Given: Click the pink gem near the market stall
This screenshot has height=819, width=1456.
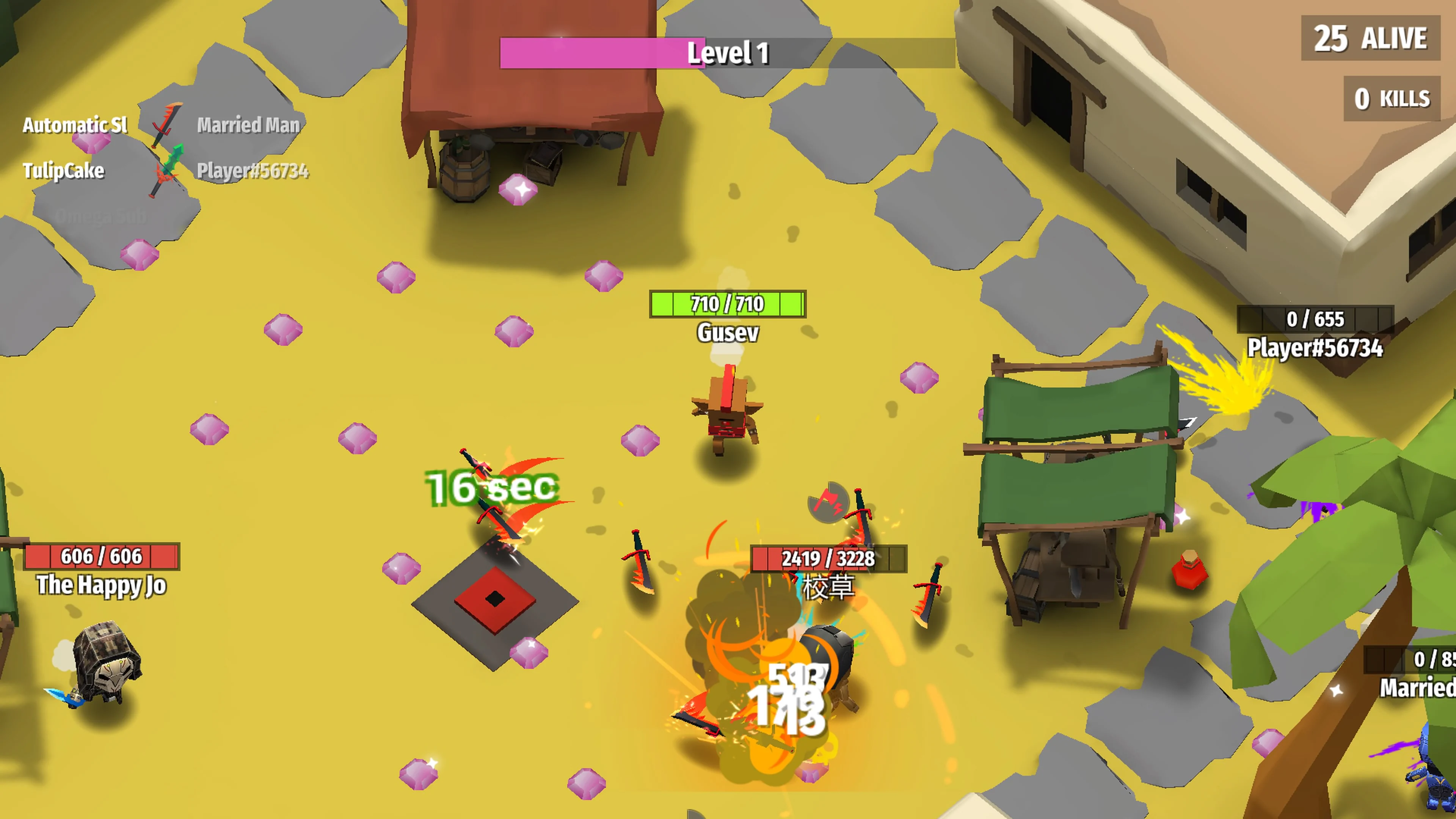Looking at the screenshot, I should pos(518,189).
